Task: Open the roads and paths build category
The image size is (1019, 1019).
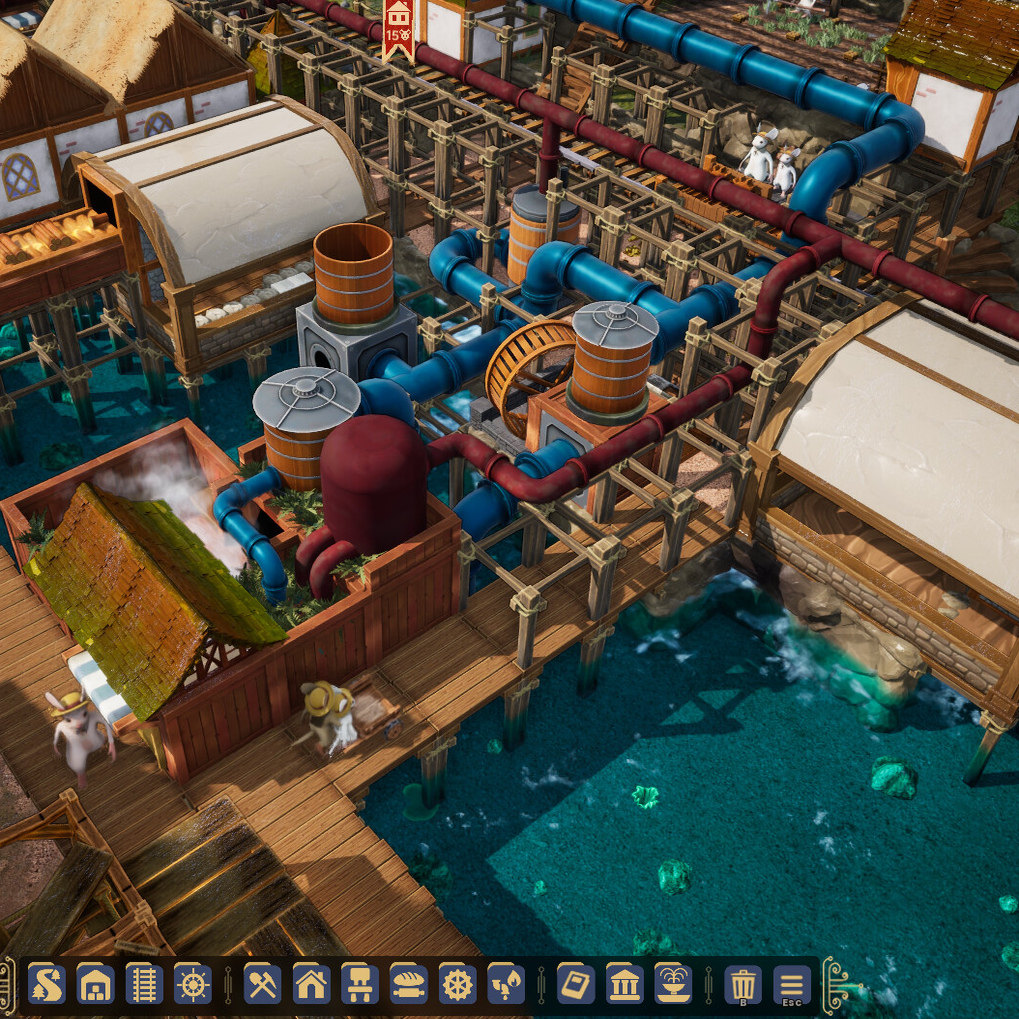Action: pyautogui.click(x=47, y=984)
